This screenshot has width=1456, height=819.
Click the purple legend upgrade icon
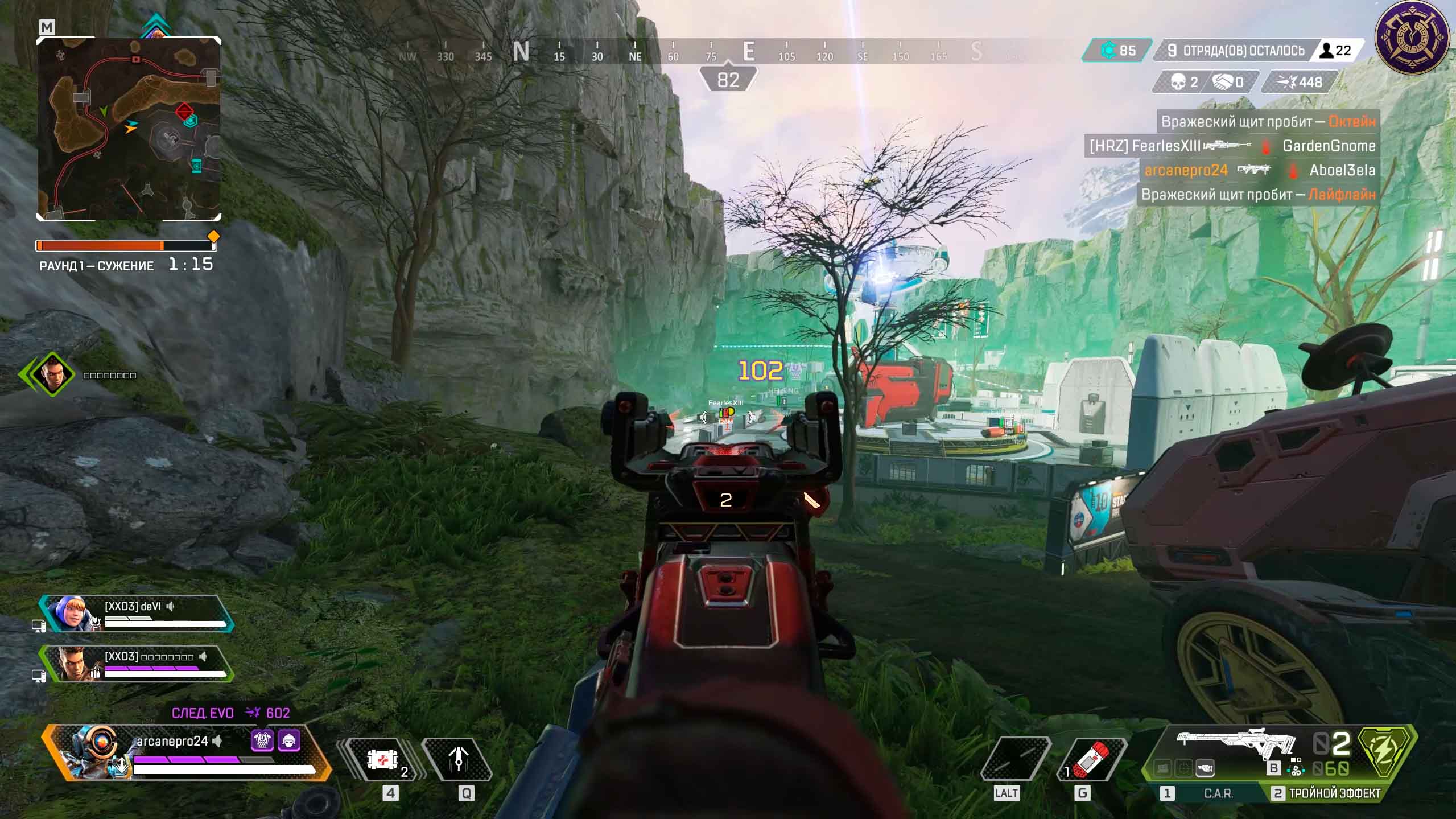(262, 740)
